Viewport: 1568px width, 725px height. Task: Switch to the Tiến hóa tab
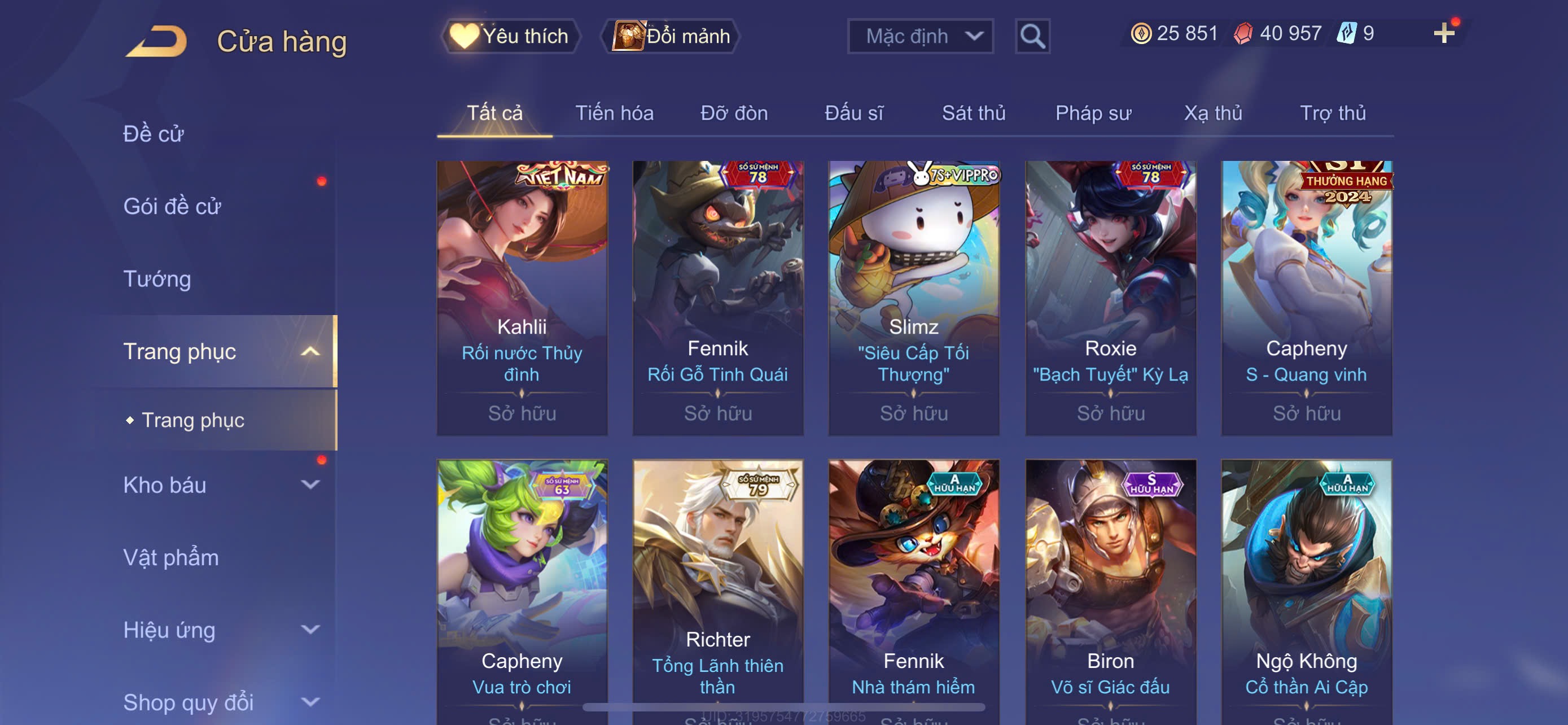click(x=614, y=113)
